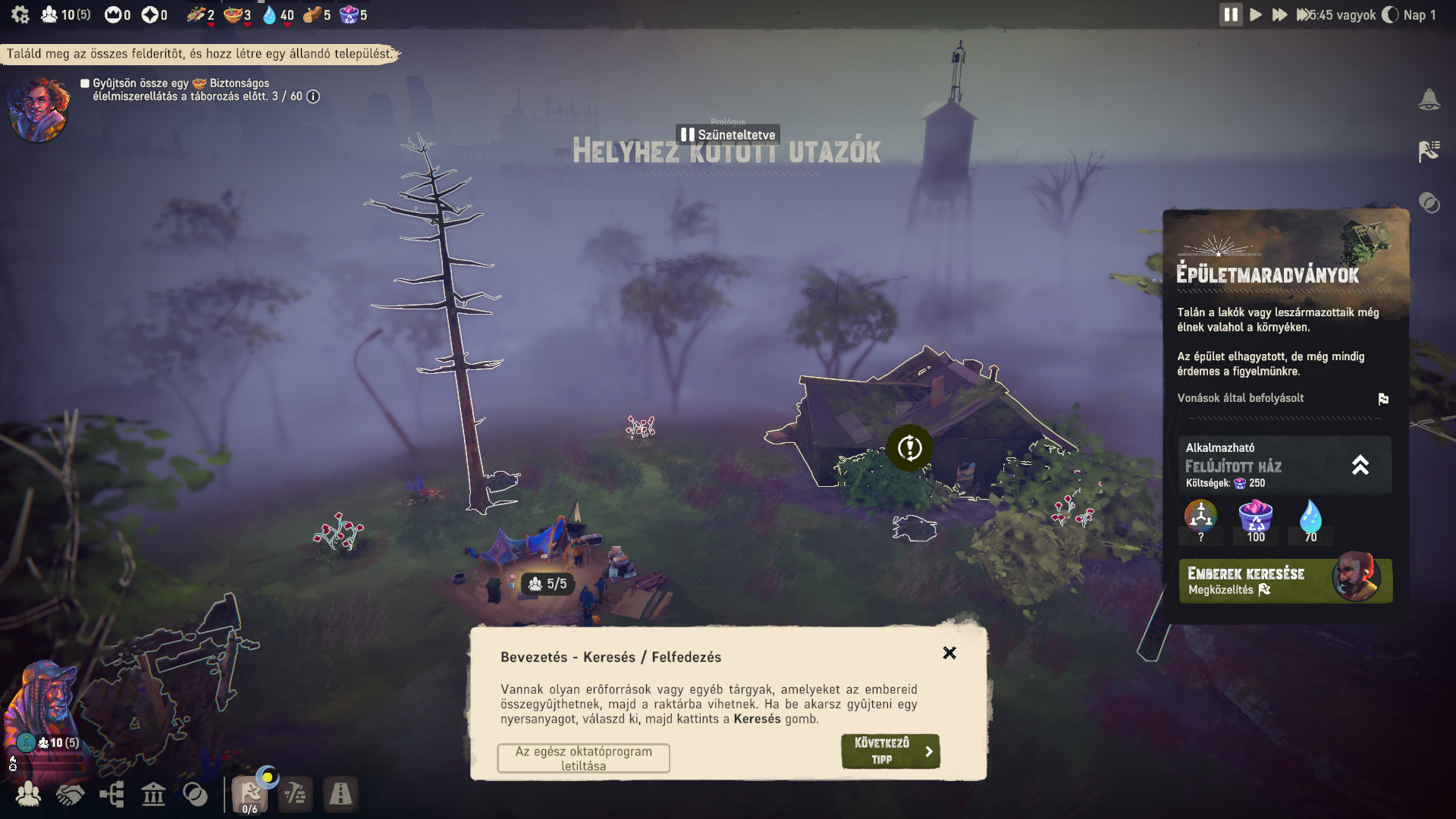Set game speed to double fast-forward
Image resolution: width=1456 pixels, height=819 pixels.
(x=1280, y=15)
